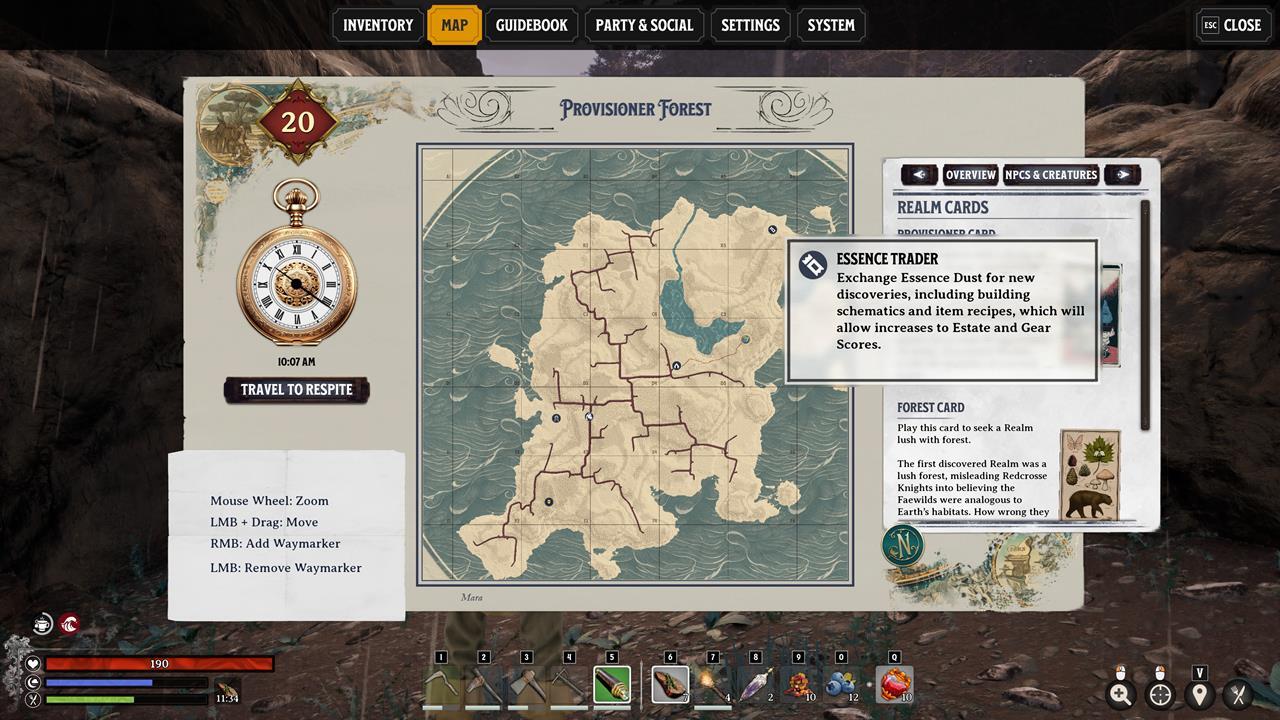Open the System menu
The height and width of the screenshot is (720, 1280).
[831, 25]
